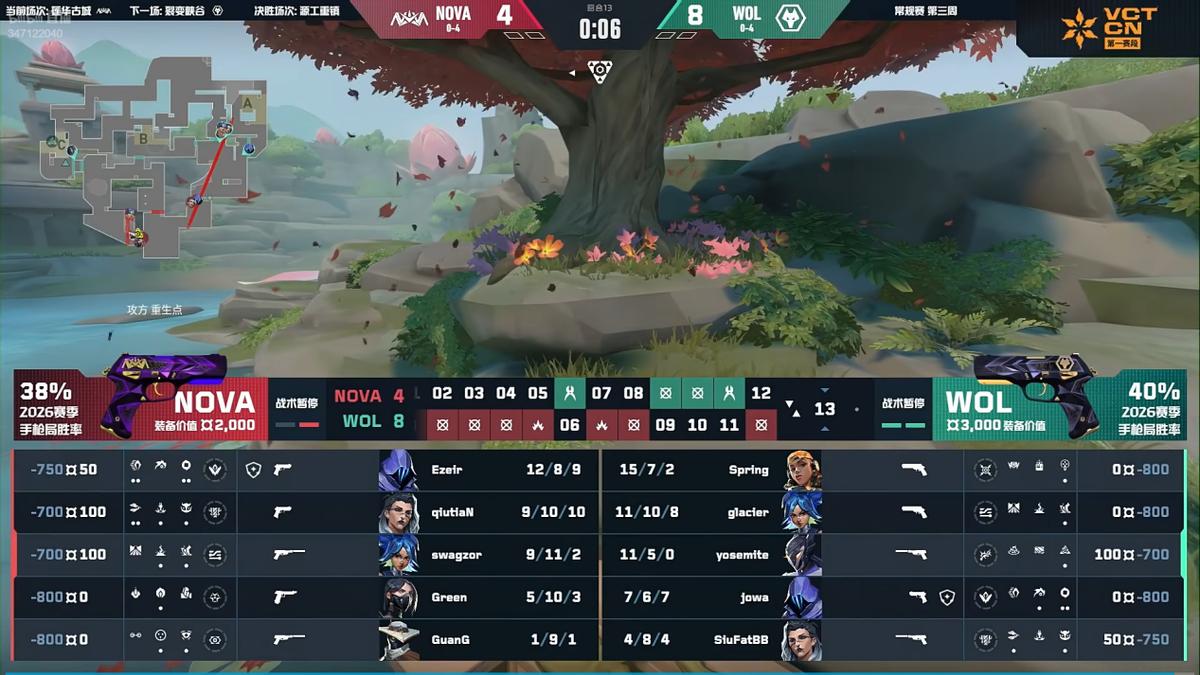The image size is (1200, 675).
Task: Select round 06 in the round timeline
Action: click(569, 424)
